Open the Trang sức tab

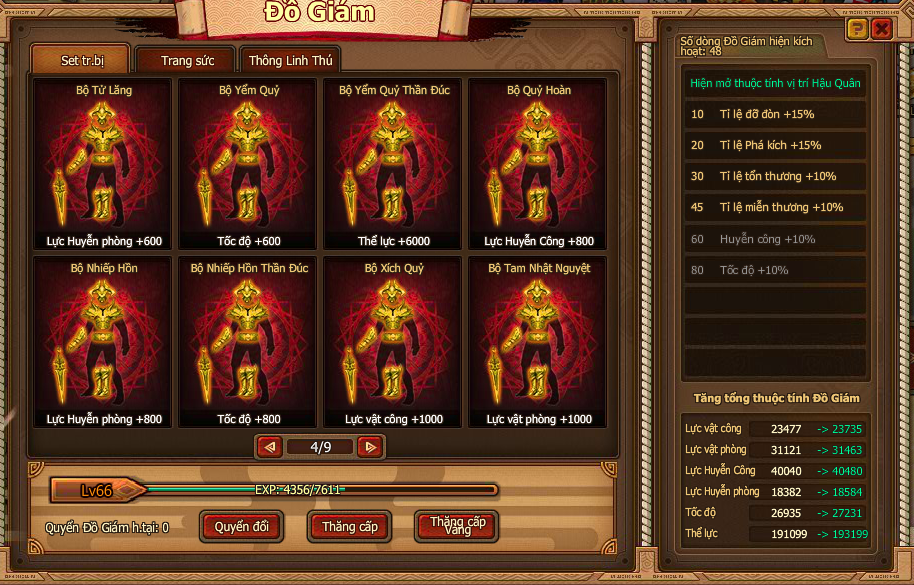click(187, 61)
